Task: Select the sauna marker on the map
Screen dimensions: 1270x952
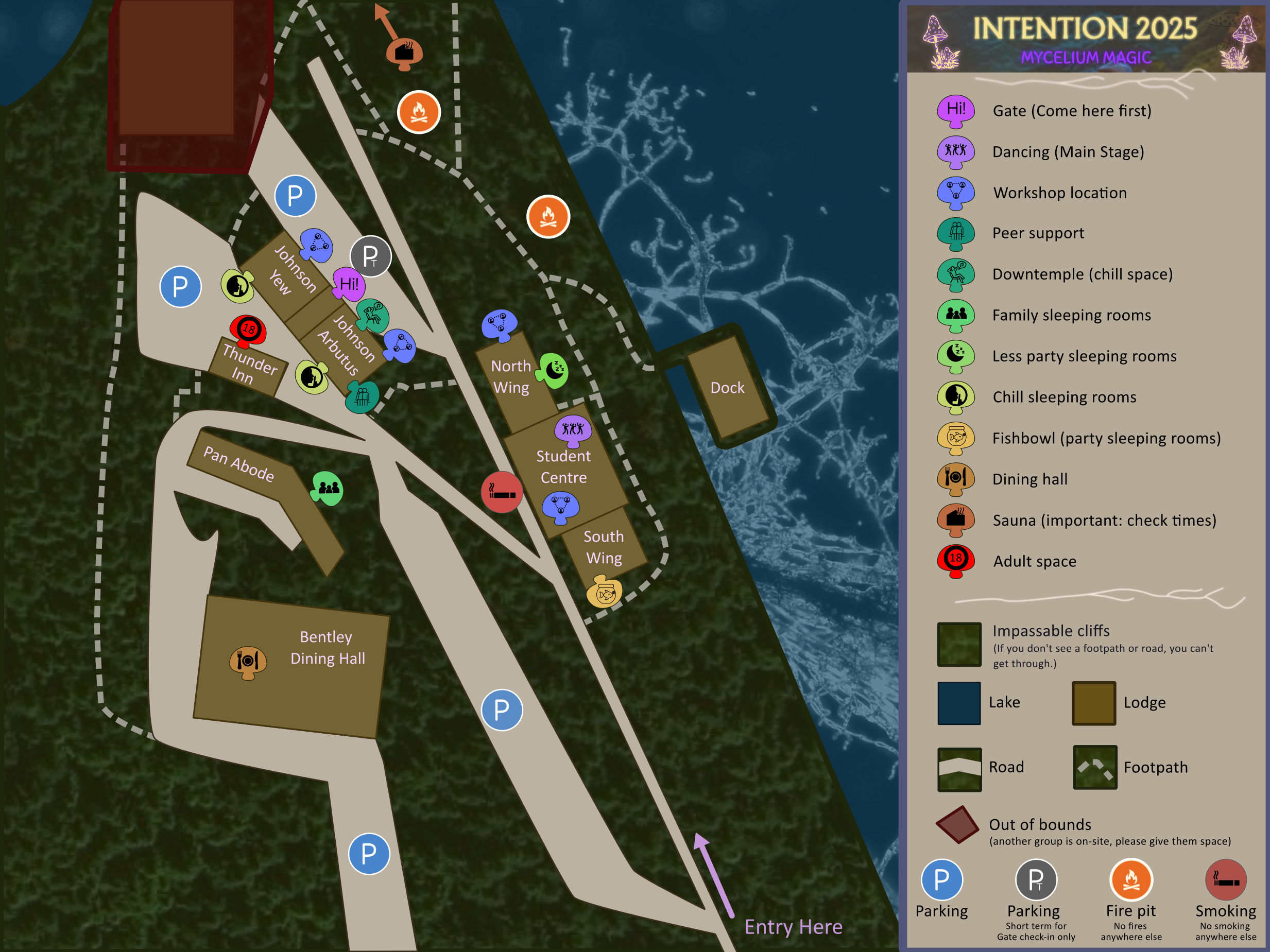Action: coord(405,54)
